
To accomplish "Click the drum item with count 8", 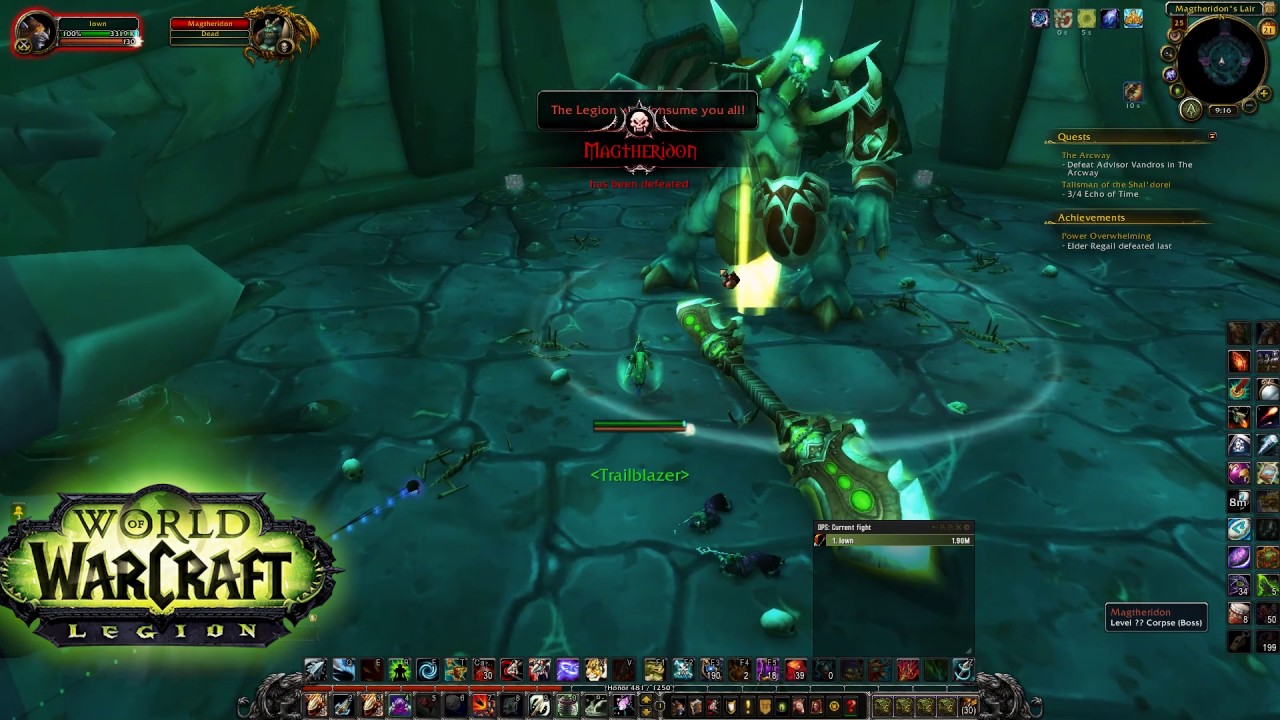I will coord(1239,613).
